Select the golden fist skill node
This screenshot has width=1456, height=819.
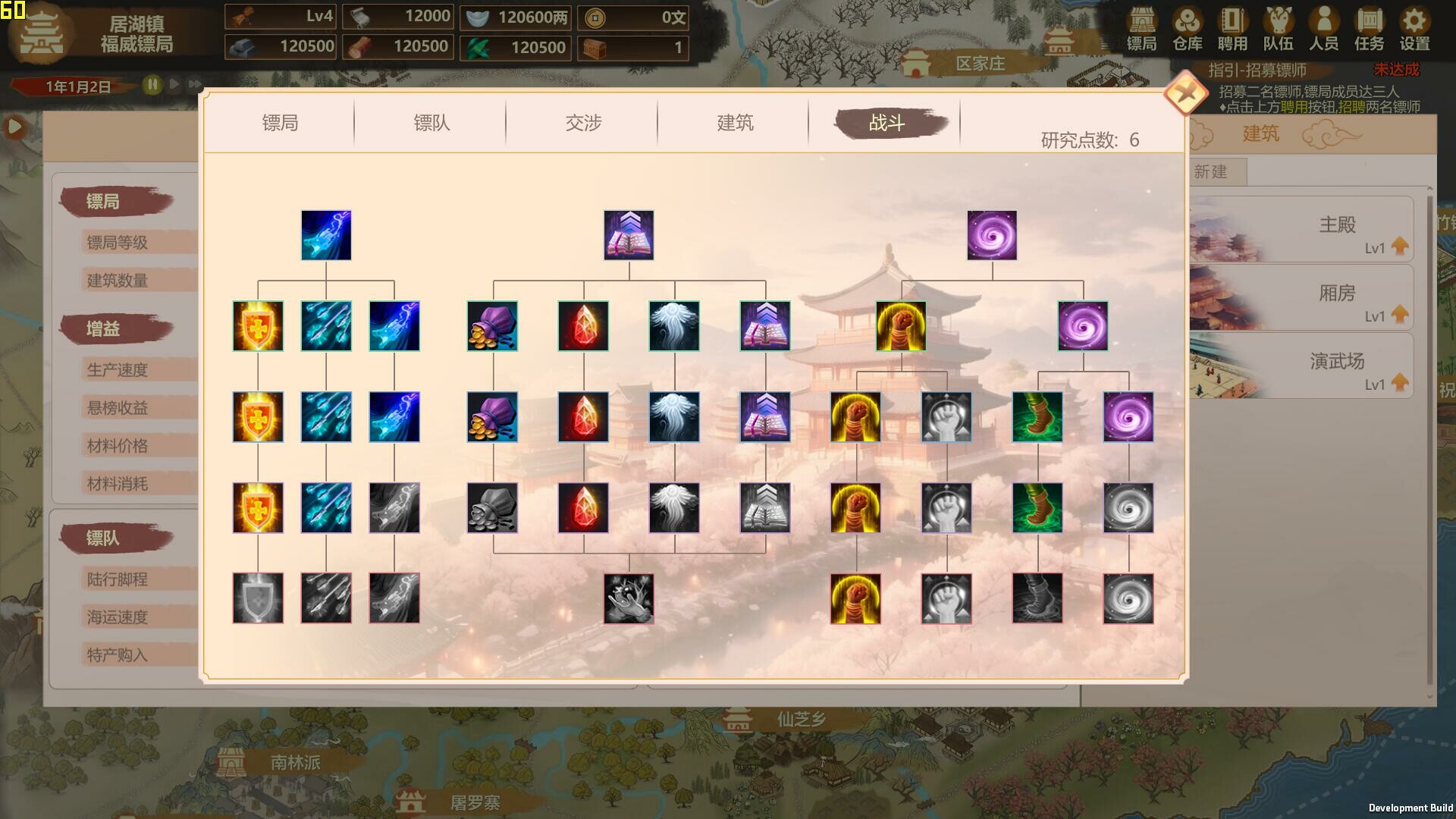[901, 327]
